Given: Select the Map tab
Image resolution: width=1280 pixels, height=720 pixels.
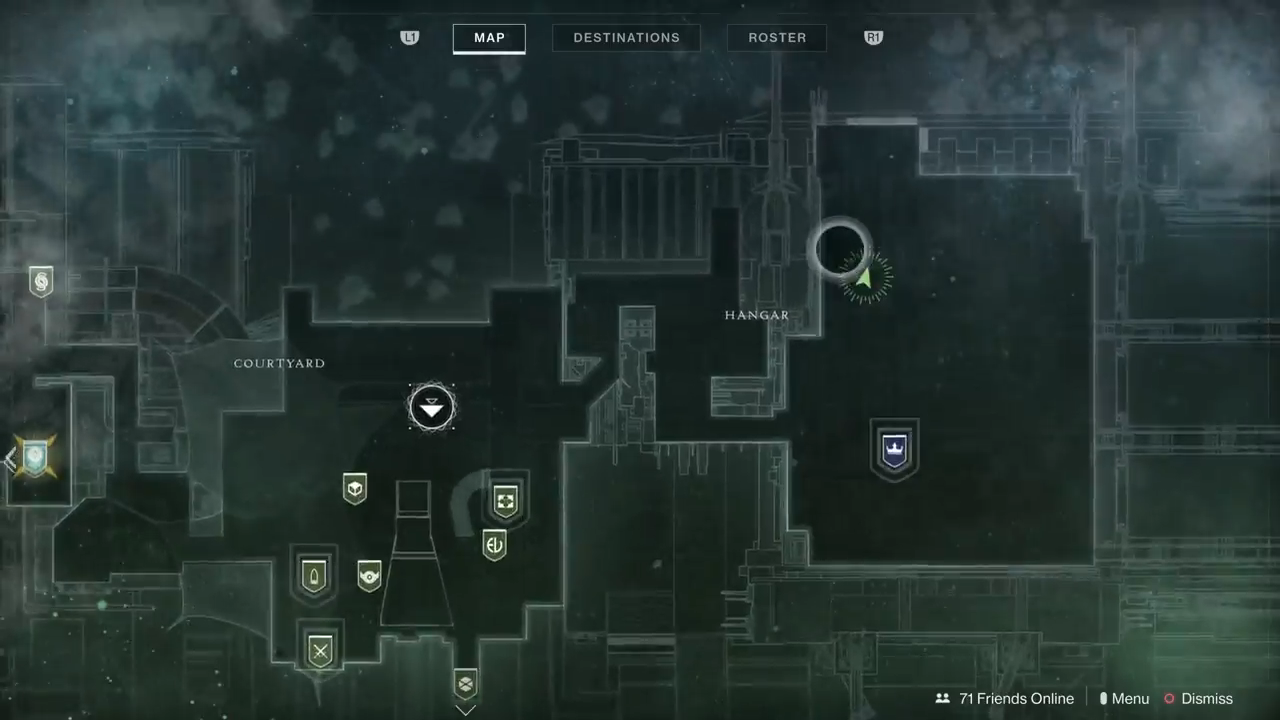Looking at the screenshot, I should (x=489, y=38).
